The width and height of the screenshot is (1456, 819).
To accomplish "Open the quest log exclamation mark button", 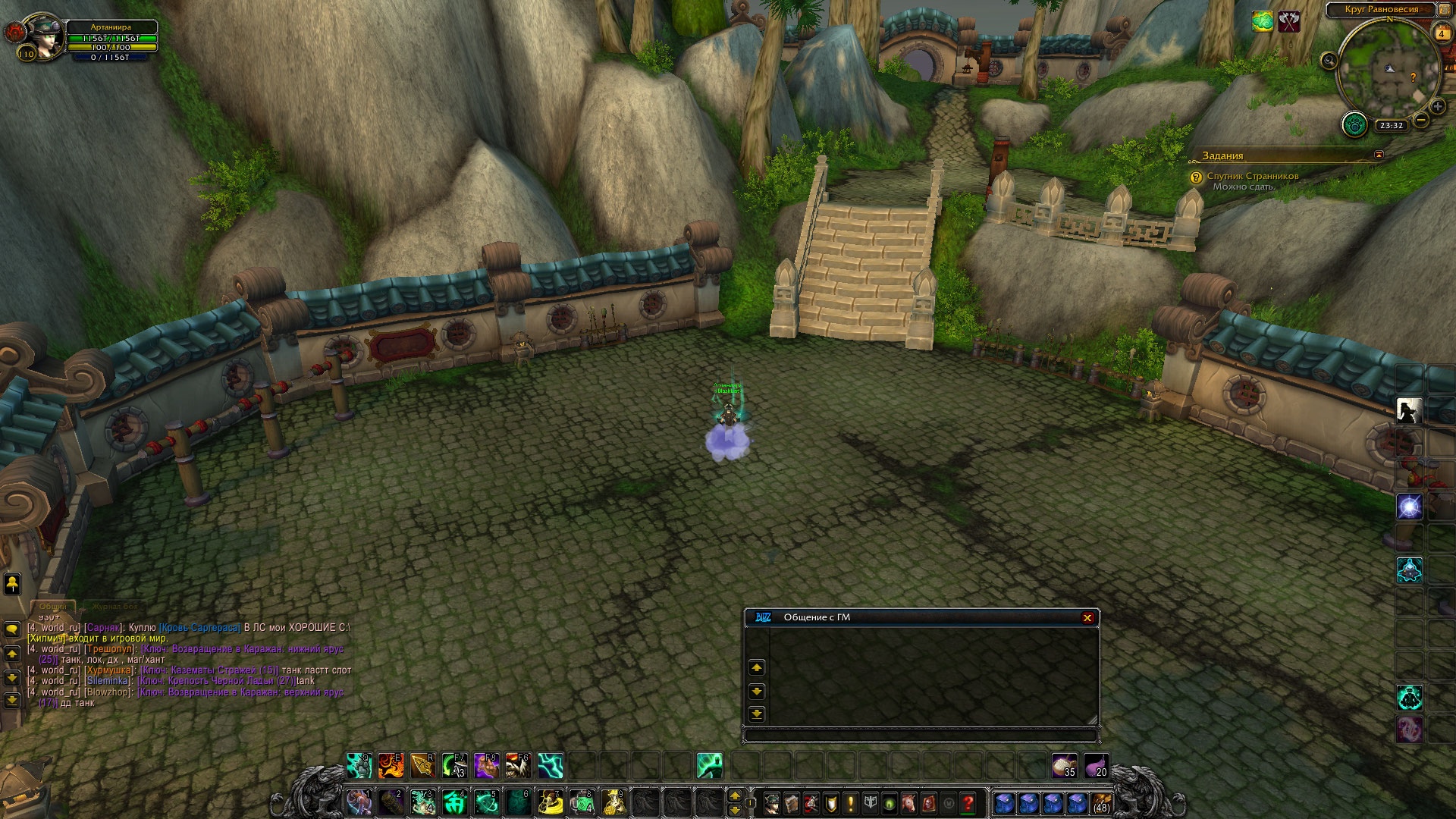I will [x=851, y=803].
